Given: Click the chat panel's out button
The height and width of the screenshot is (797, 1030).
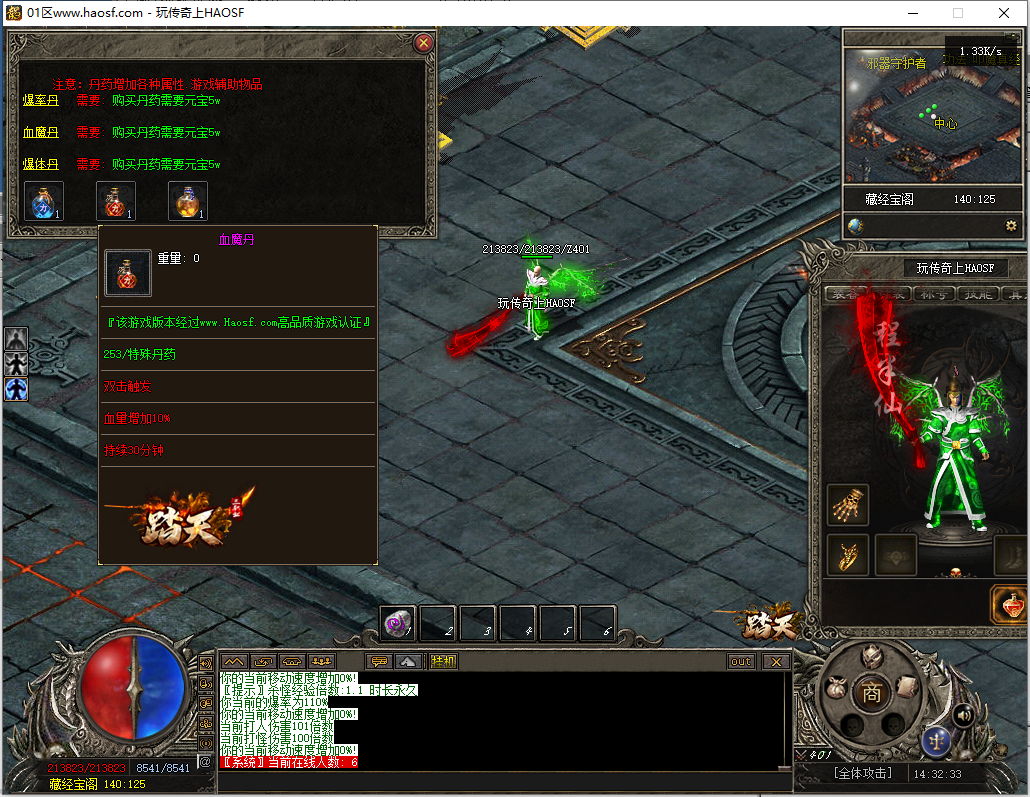Looking at the screenshot, I should 741,662.
